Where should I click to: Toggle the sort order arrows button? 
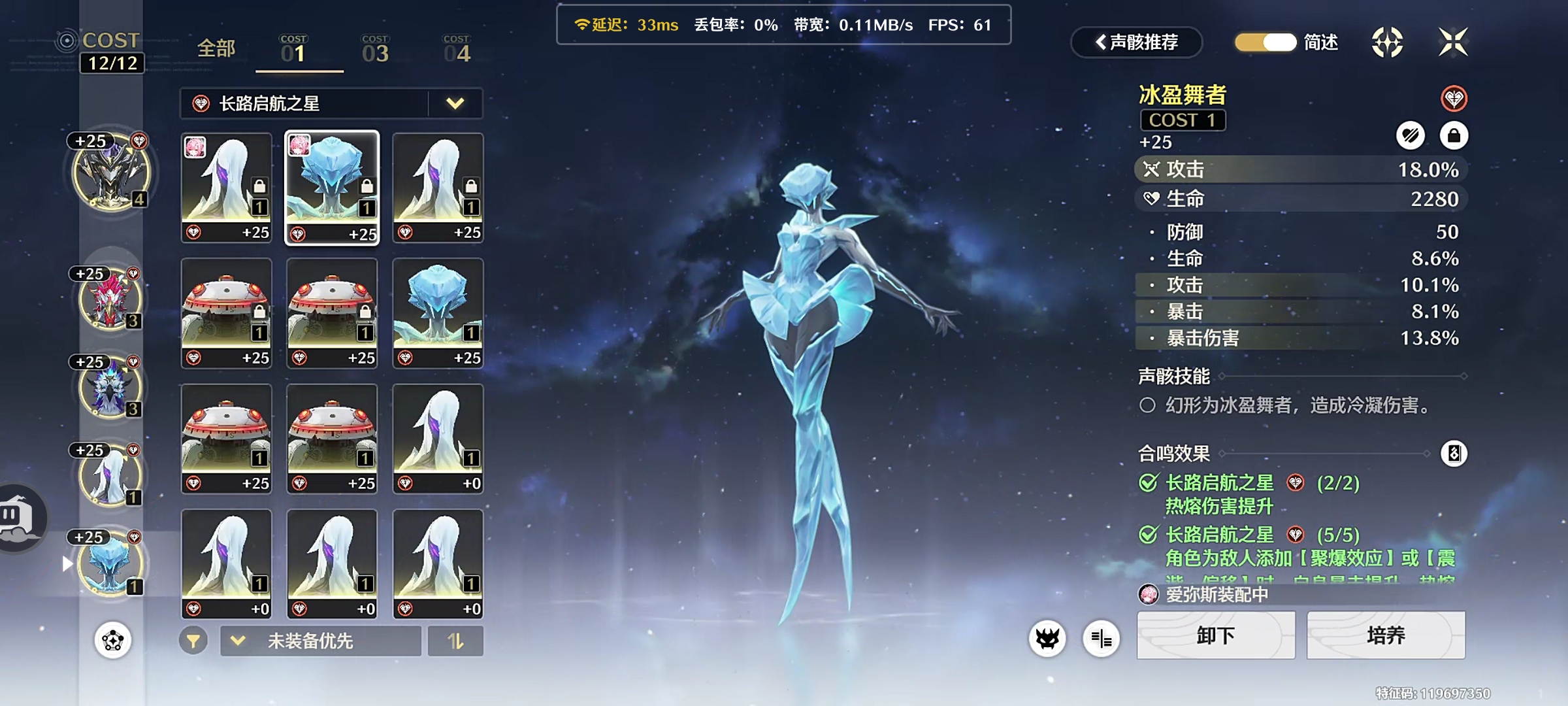[455, 641]
